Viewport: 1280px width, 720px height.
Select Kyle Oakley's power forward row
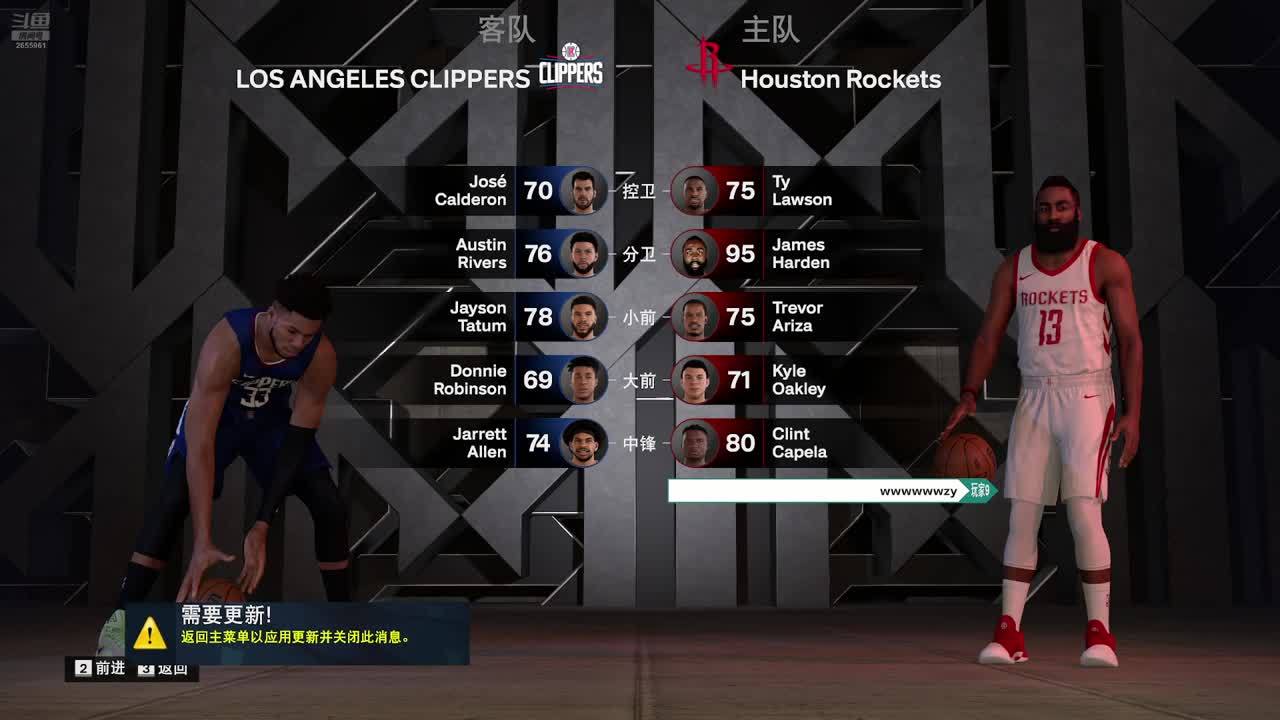click(x=770, y=380)
